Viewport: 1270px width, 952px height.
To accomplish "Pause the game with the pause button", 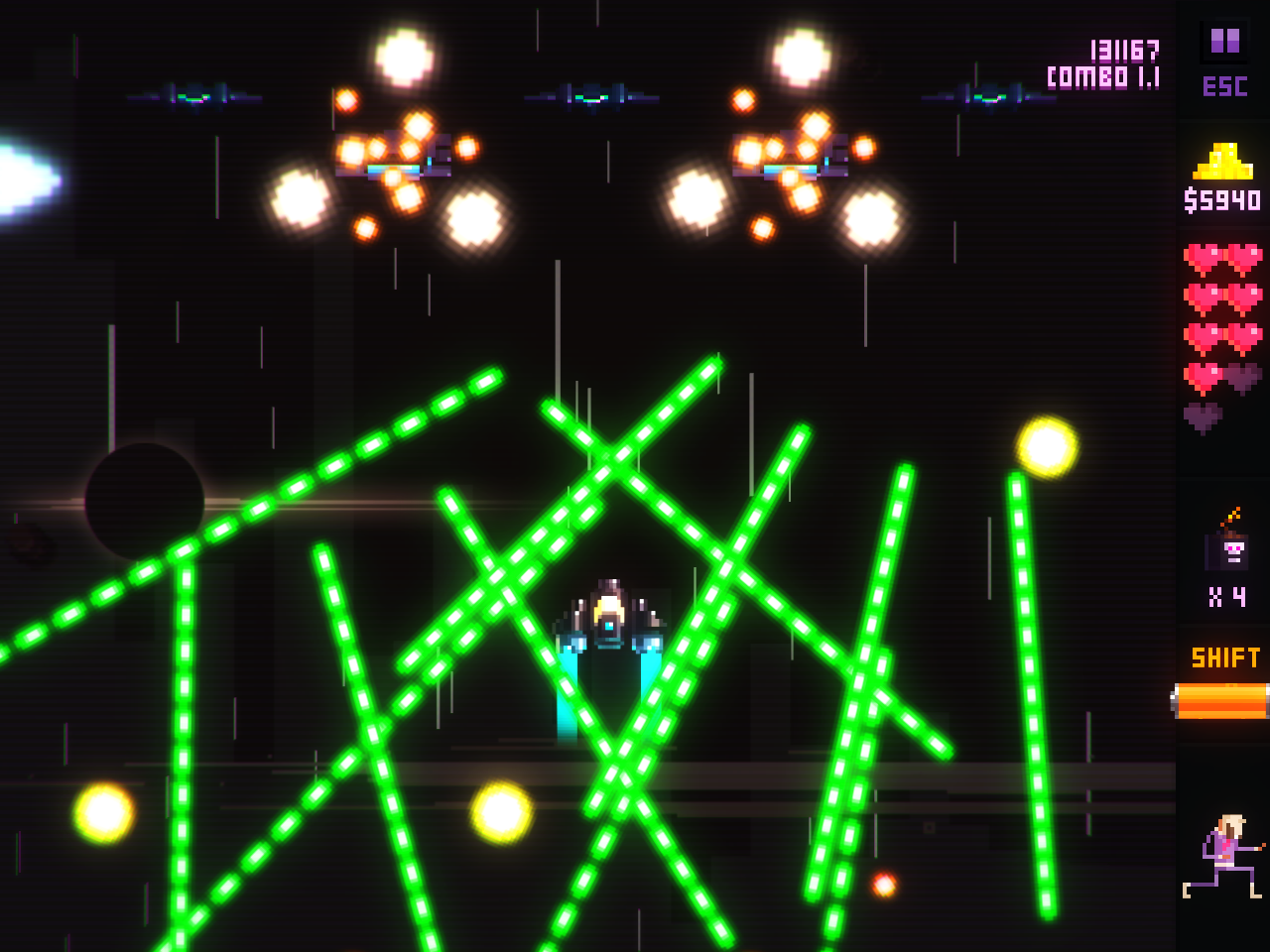I will [1224, 42].
